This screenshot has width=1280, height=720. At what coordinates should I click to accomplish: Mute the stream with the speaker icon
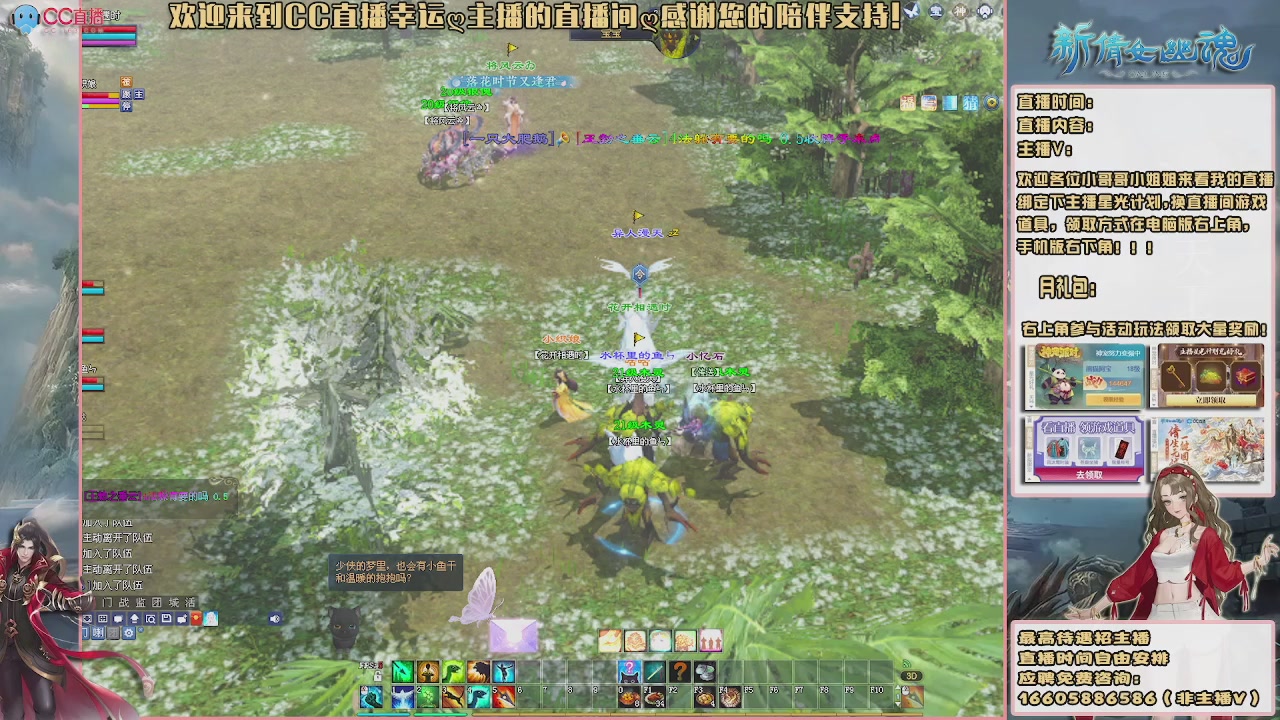tap(275, 618)
